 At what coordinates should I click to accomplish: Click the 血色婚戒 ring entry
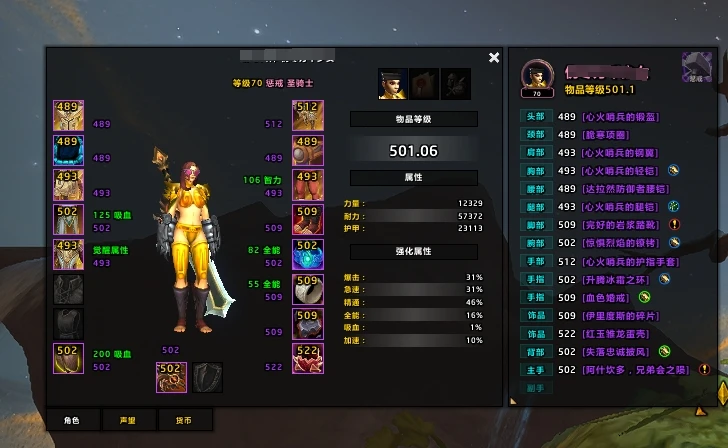click(606, 297)
